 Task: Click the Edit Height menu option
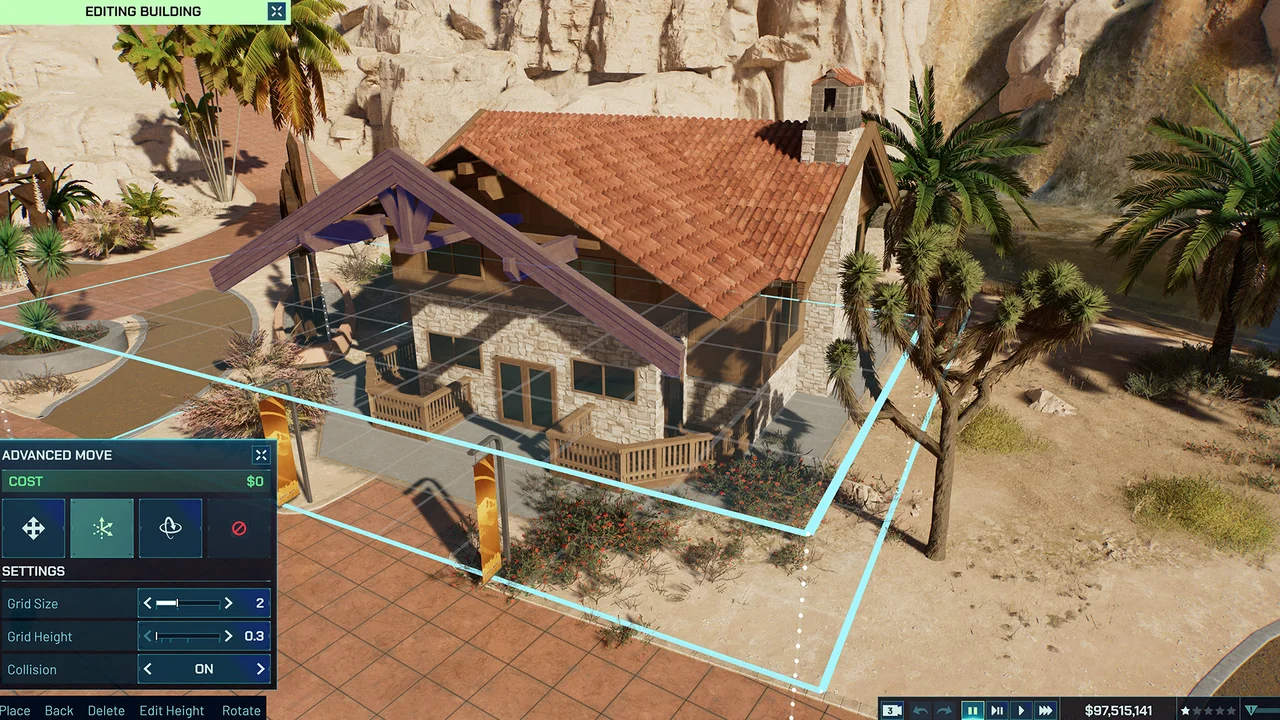click(x=171, y=710)
